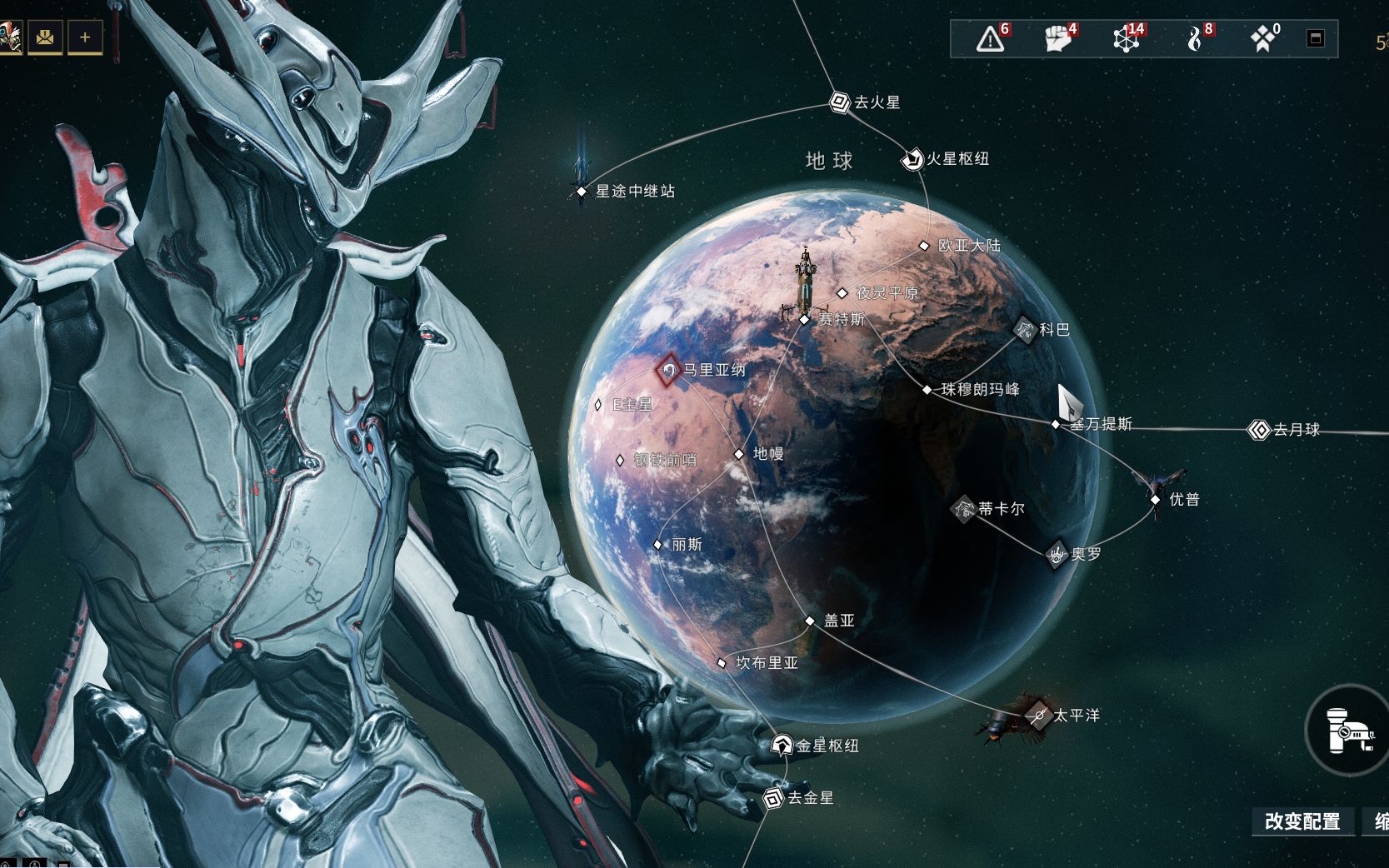Choose the 太平洋 node
This screenshot has width=1389, height=868.
click(x=1039, y=716)
